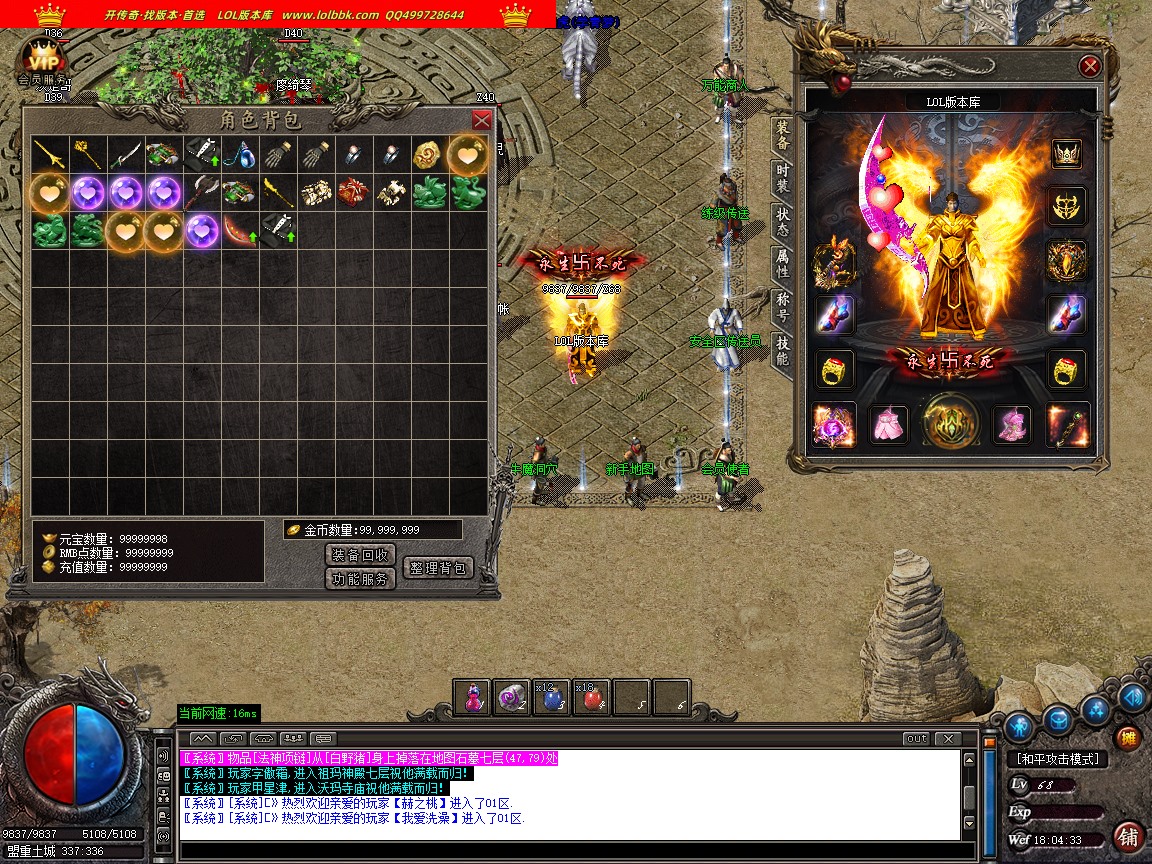Open the VIP 会员服务 icon

pos(43,62)
